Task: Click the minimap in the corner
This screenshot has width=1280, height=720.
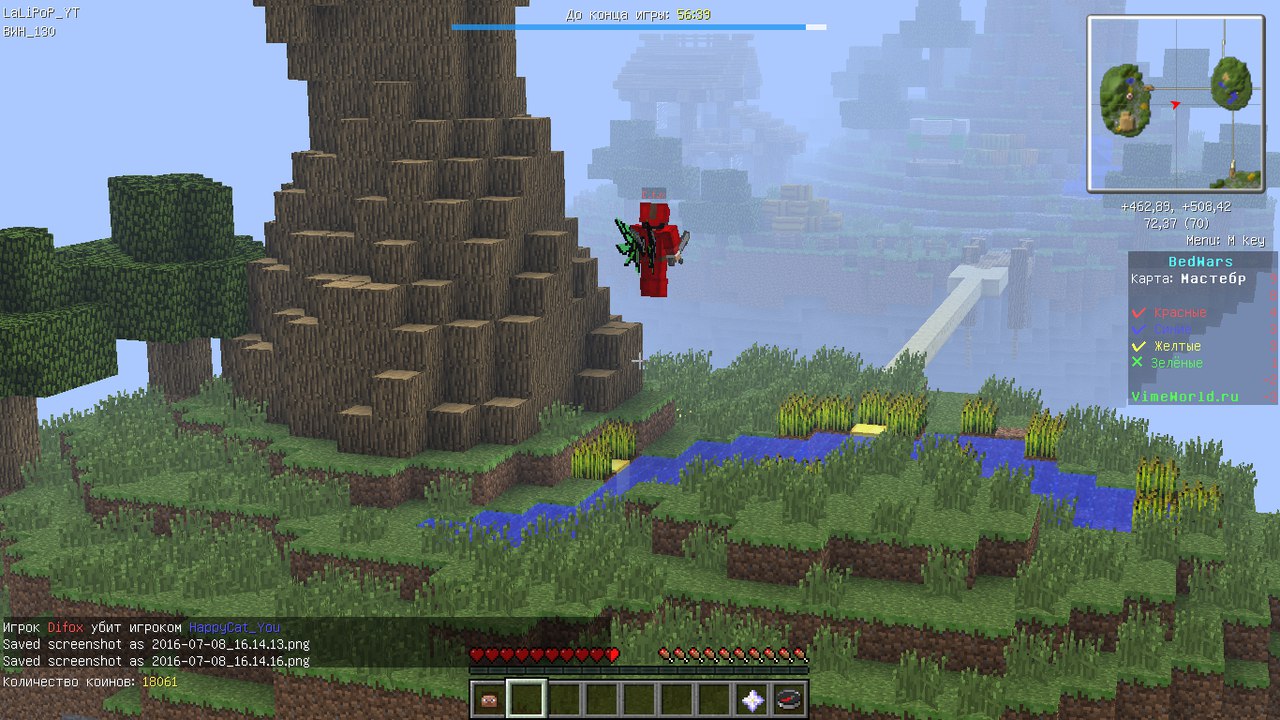Action: point(1175,103)
